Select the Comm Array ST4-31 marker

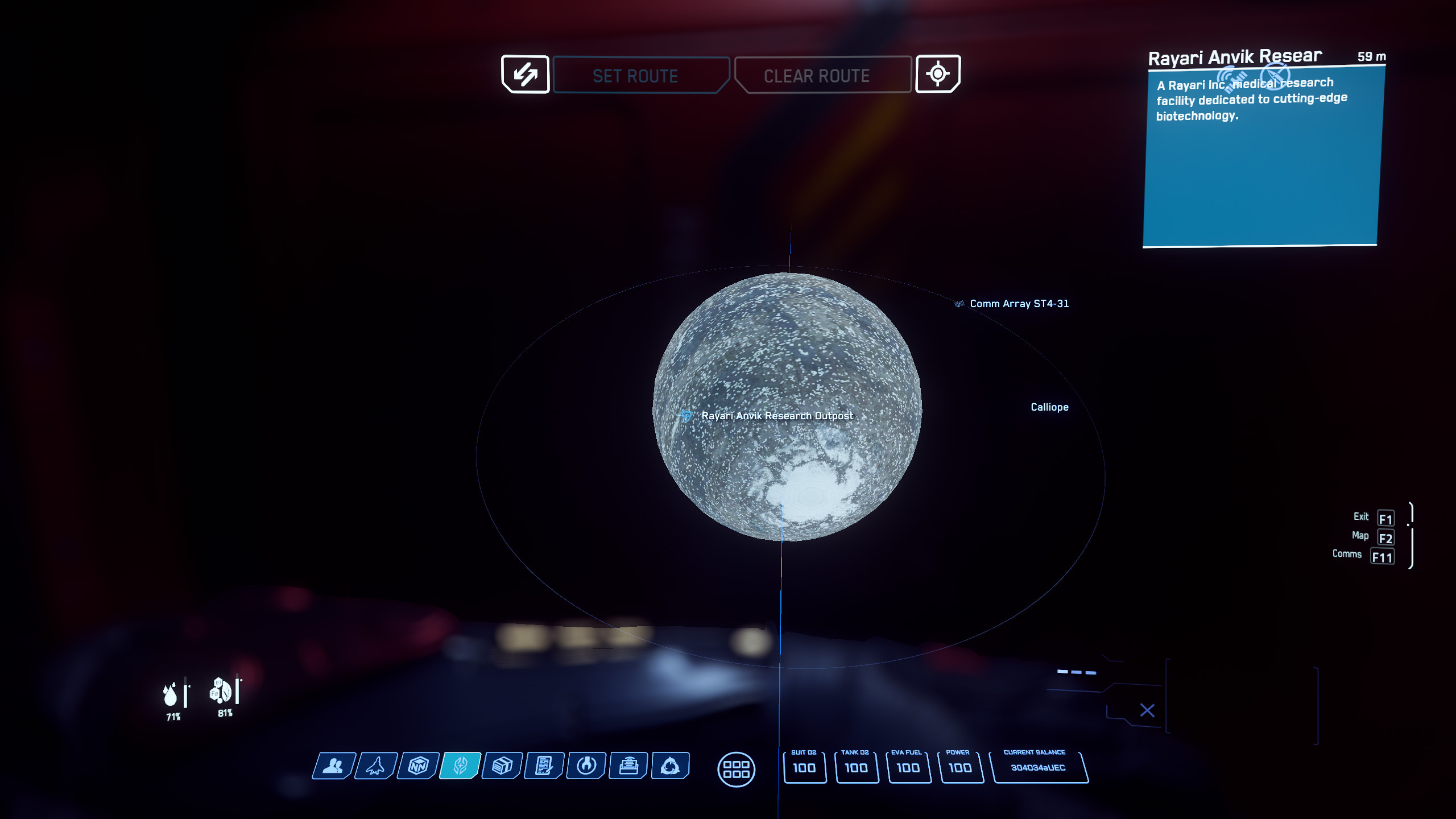1018,304
